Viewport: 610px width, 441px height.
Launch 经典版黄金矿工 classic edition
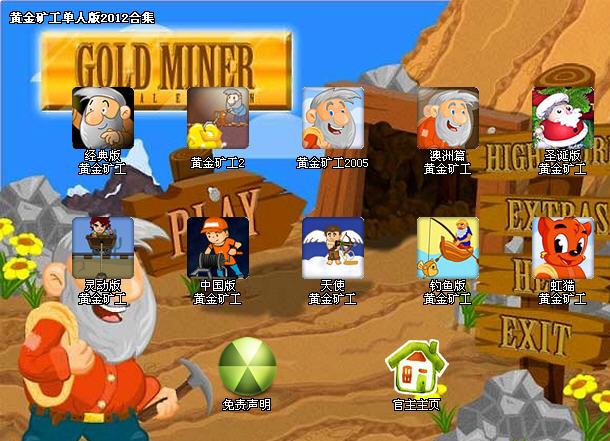pyautogui.click(x=103, y=118)
